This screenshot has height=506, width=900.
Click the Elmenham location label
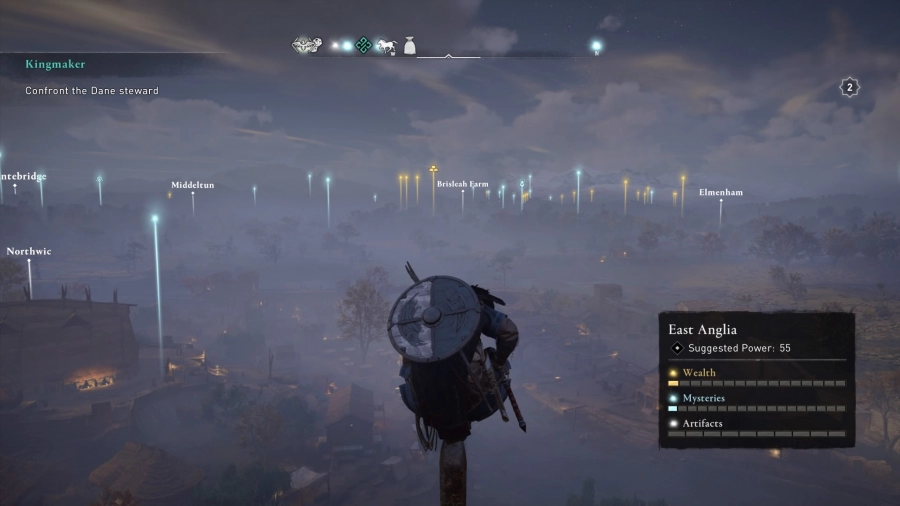720,192
